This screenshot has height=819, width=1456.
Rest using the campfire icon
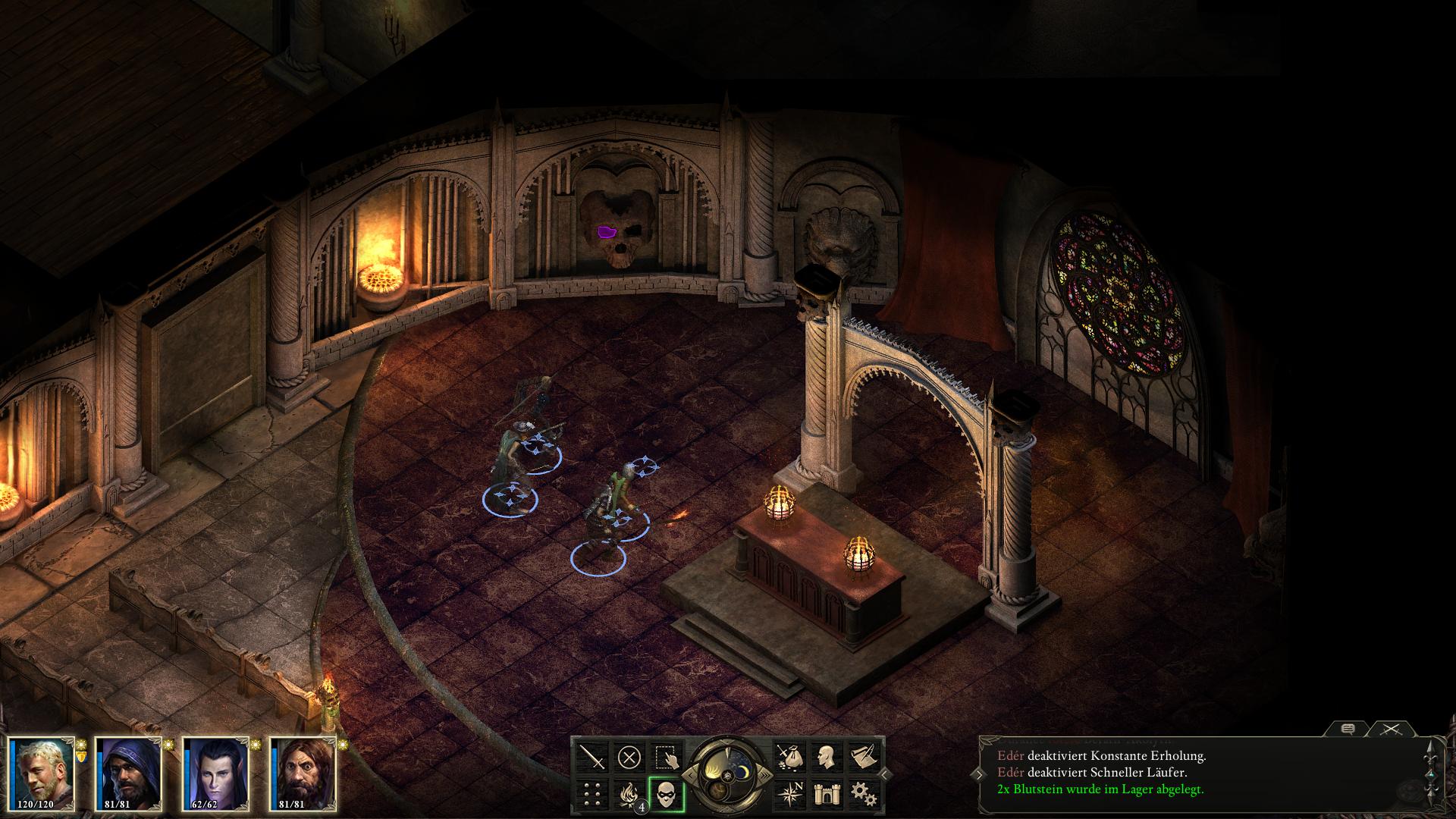click(629, 794)
